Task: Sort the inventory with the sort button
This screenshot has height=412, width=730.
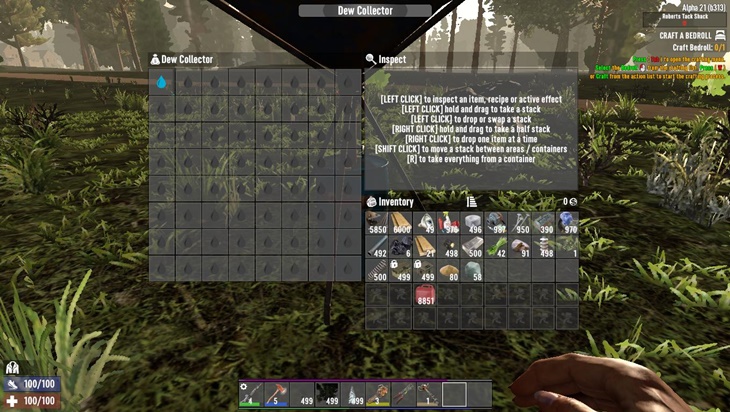Action: pyautogui.click(x=471, y=202)
